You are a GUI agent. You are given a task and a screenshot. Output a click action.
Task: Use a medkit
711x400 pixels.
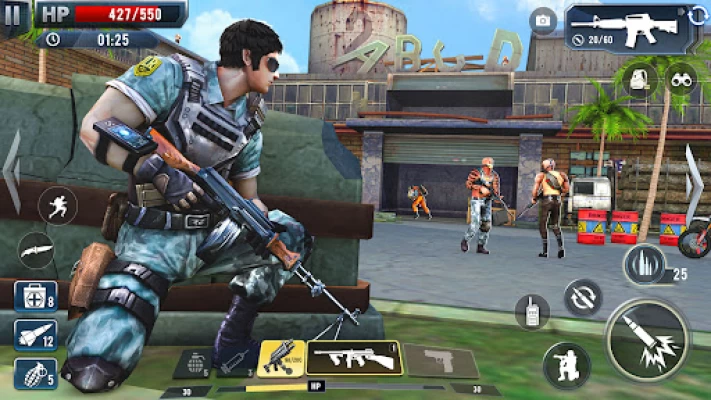[35, 297]
